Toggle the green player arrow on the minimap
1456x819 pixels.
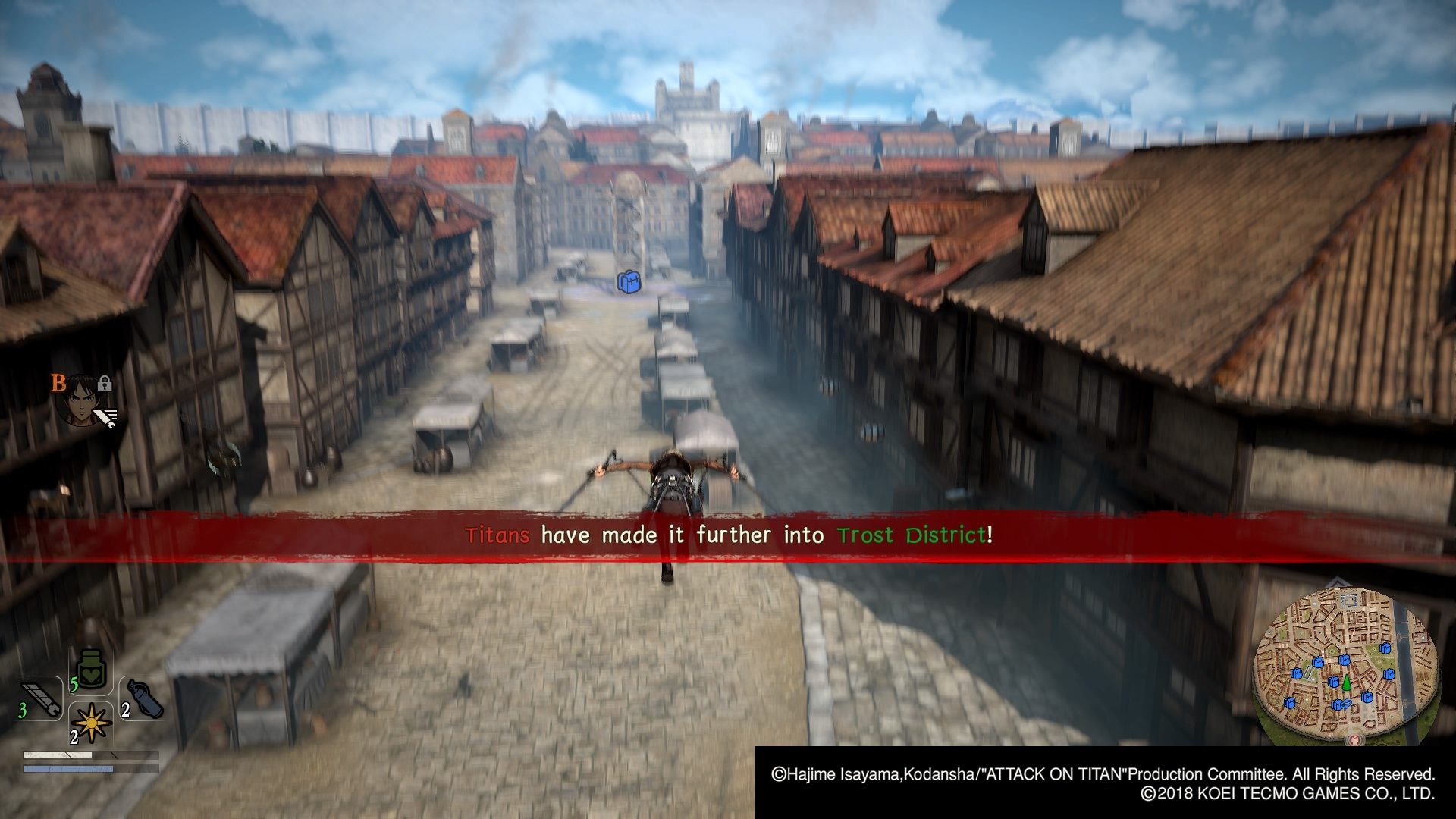(1347, 683)
